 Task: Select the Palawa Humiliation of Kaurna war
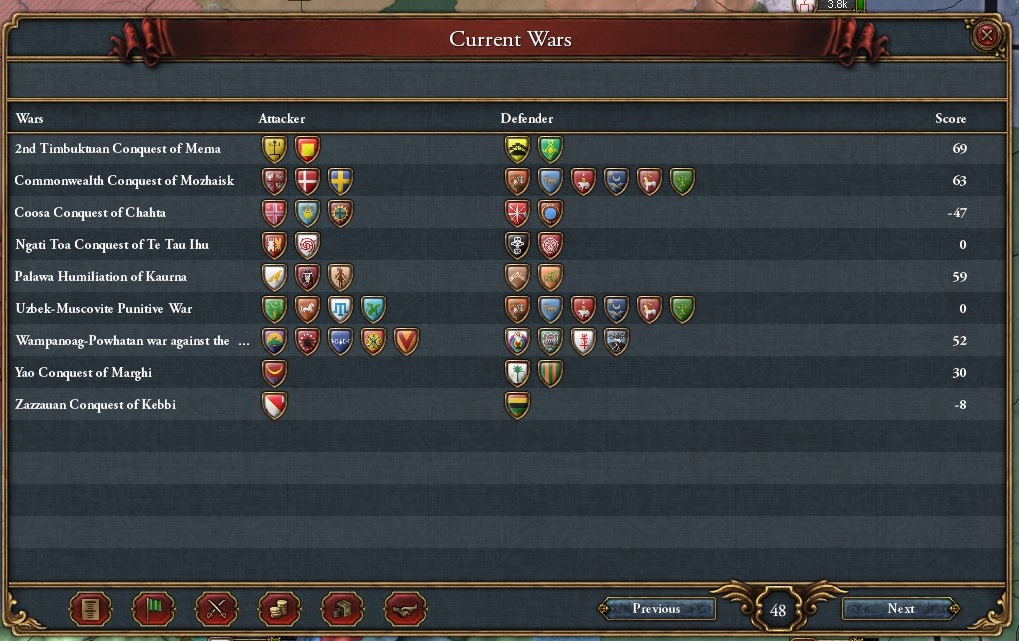coord(100,277)
